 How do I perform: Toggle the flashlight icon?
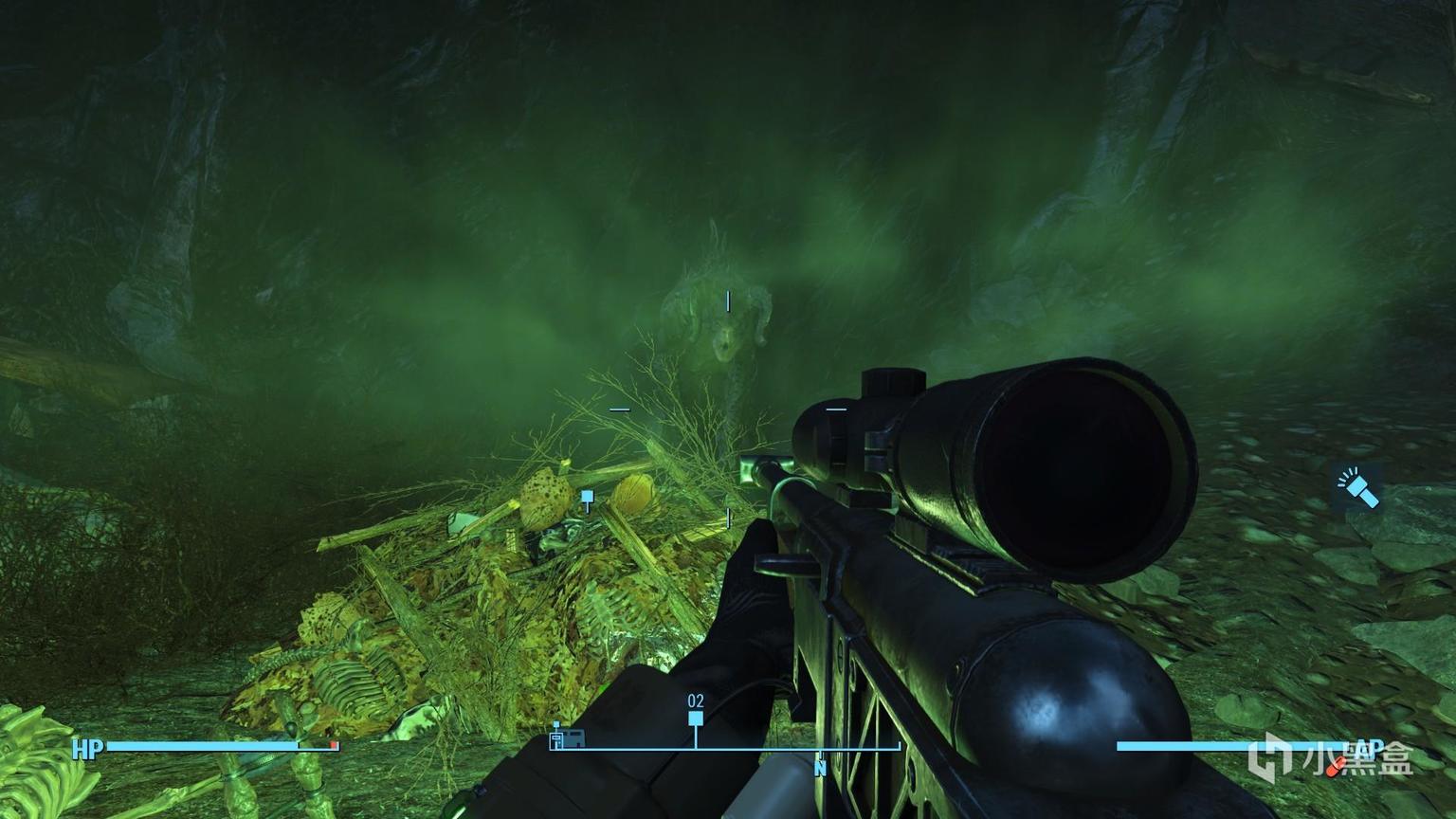[x=1356, y=487]
